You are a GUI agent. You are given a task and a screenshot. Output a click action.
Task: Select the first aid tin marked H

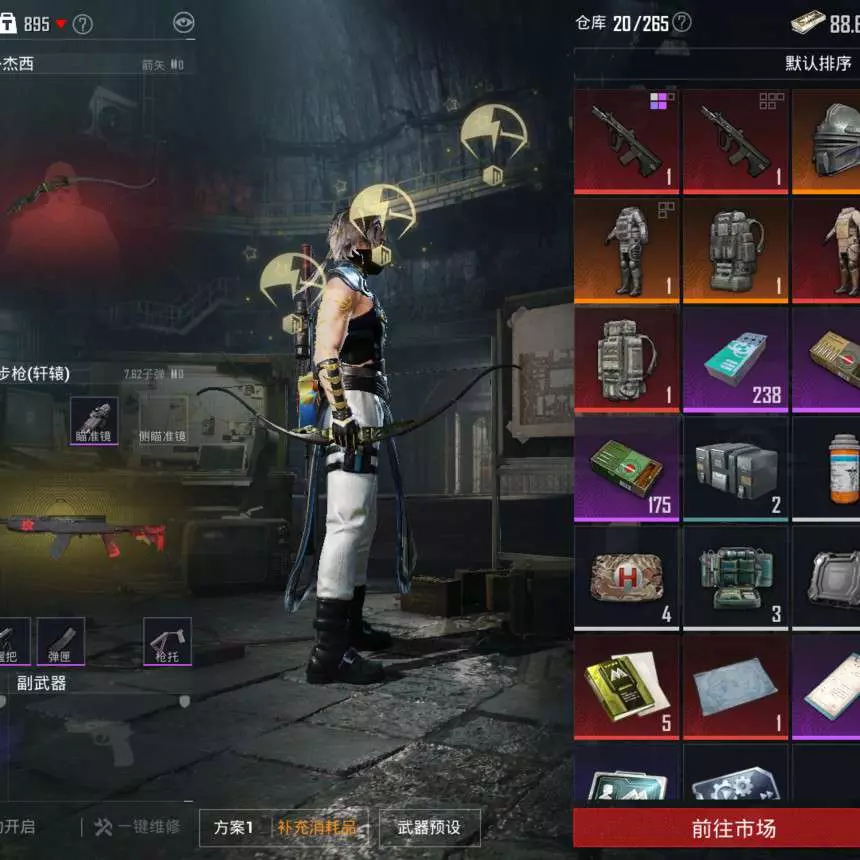626,578
